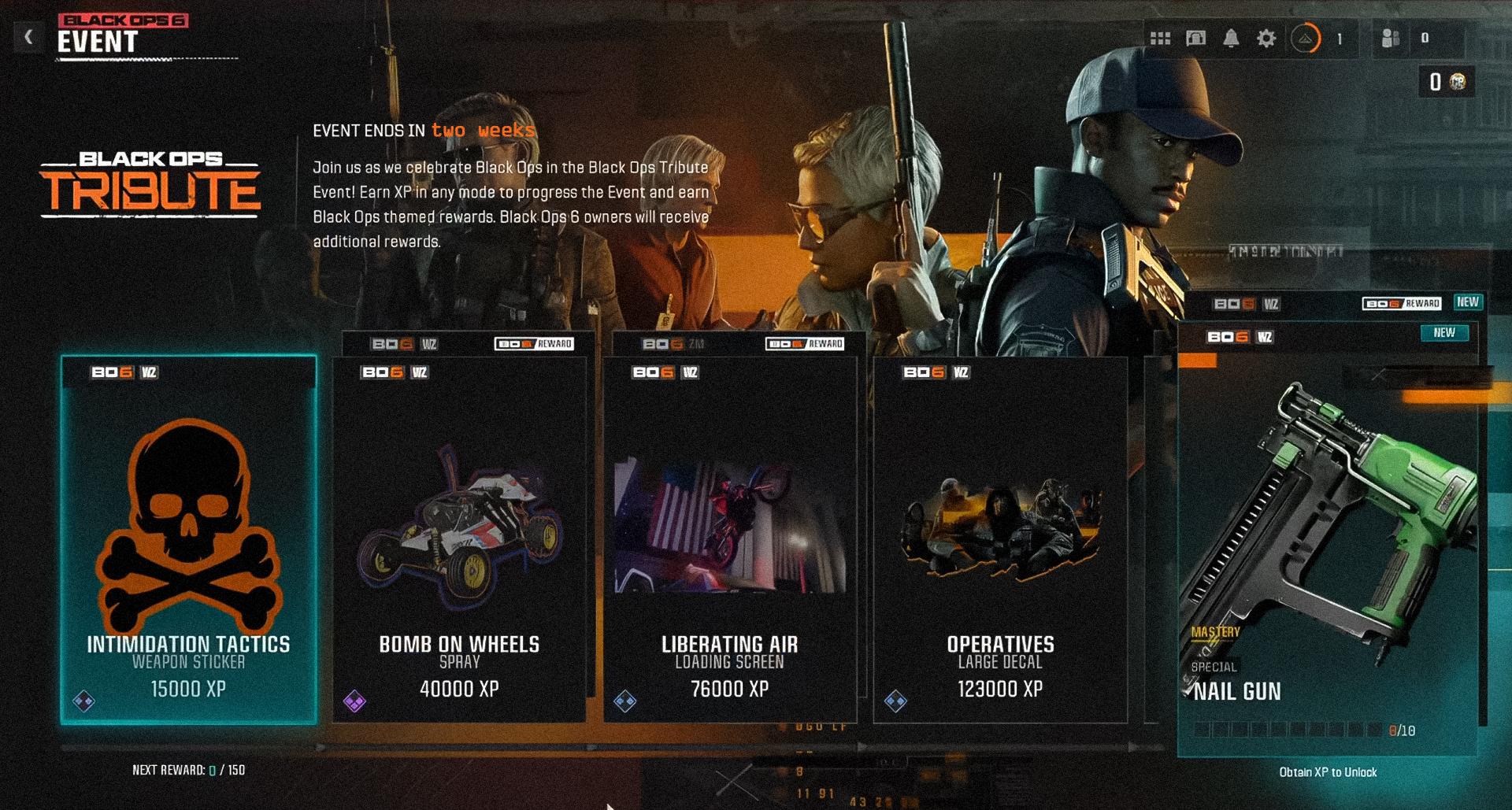
Task: View the Nail Gun mastery reward
Action: (x=1328, y=539)
